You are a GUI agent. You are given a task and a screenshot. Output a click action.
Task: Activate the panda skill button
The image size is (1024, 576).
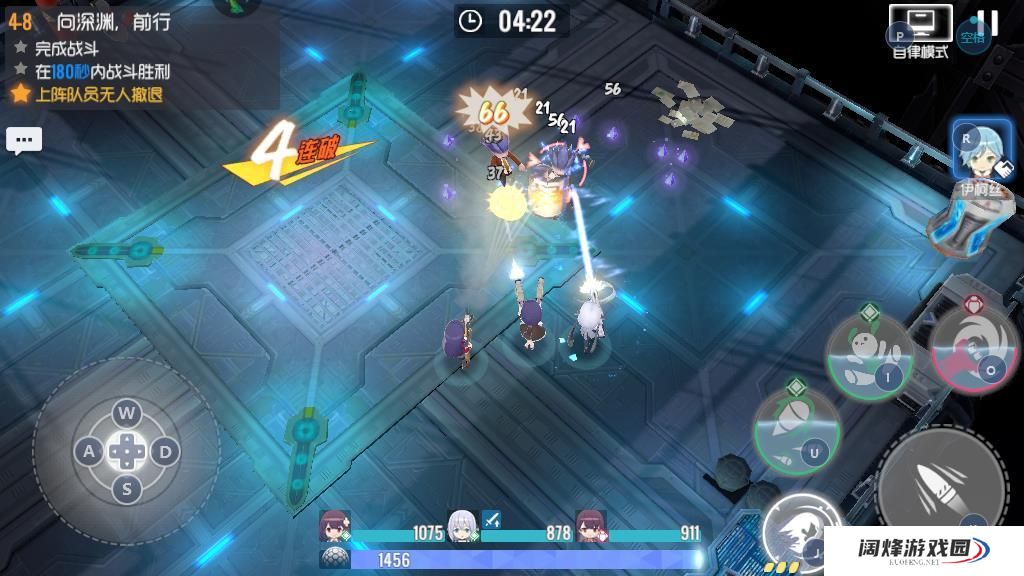867,355
